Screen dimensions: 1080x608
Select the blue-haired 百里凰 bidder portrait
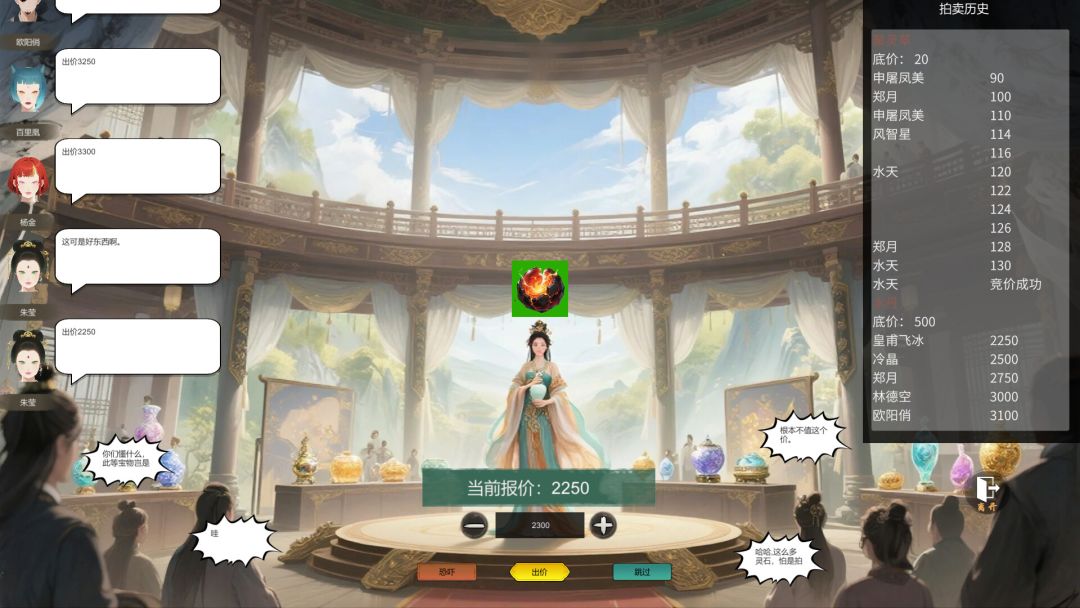pyautogui.click(x=28, y=90)
